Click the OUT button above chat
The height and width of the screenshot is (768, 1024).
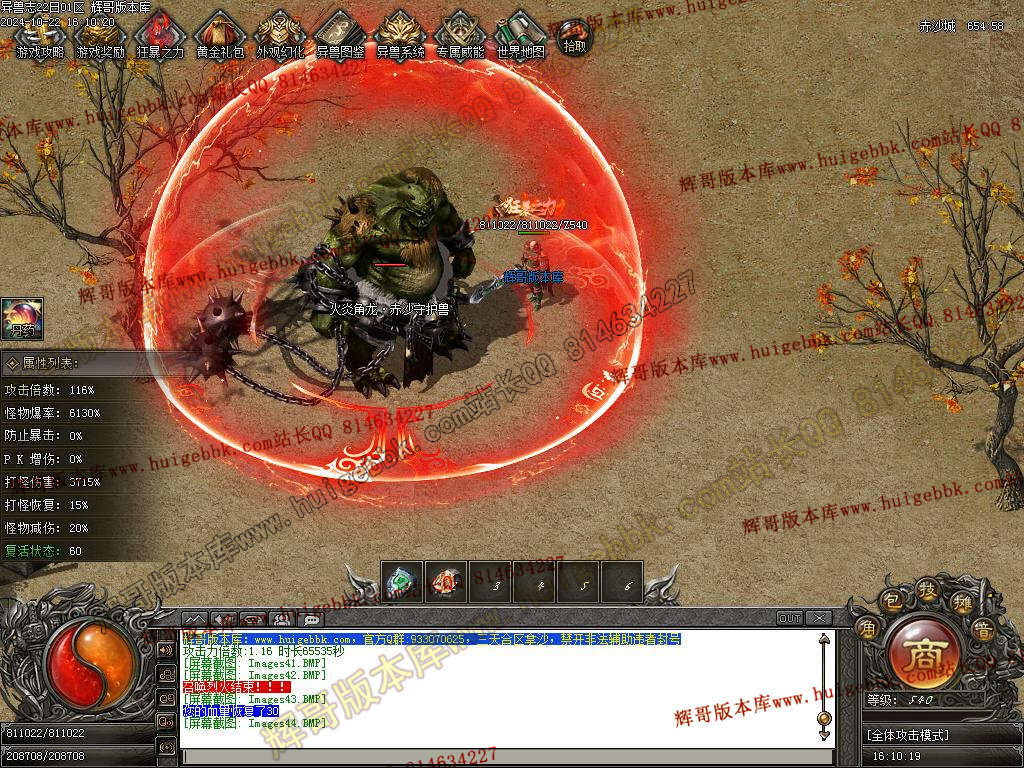(790, 618)
